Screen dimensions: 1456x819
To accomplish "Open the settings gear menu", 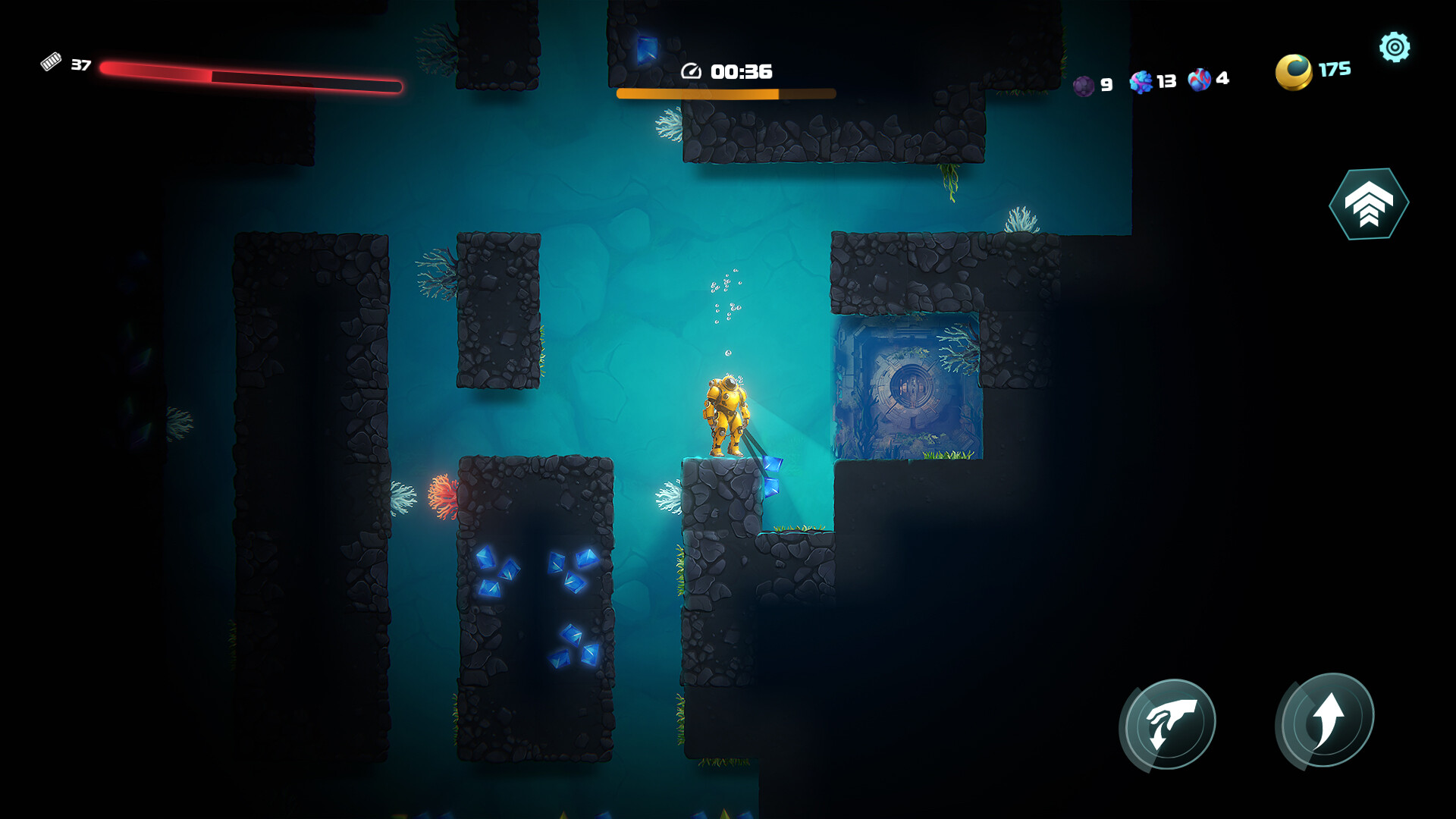I will tap(1394, 46).
